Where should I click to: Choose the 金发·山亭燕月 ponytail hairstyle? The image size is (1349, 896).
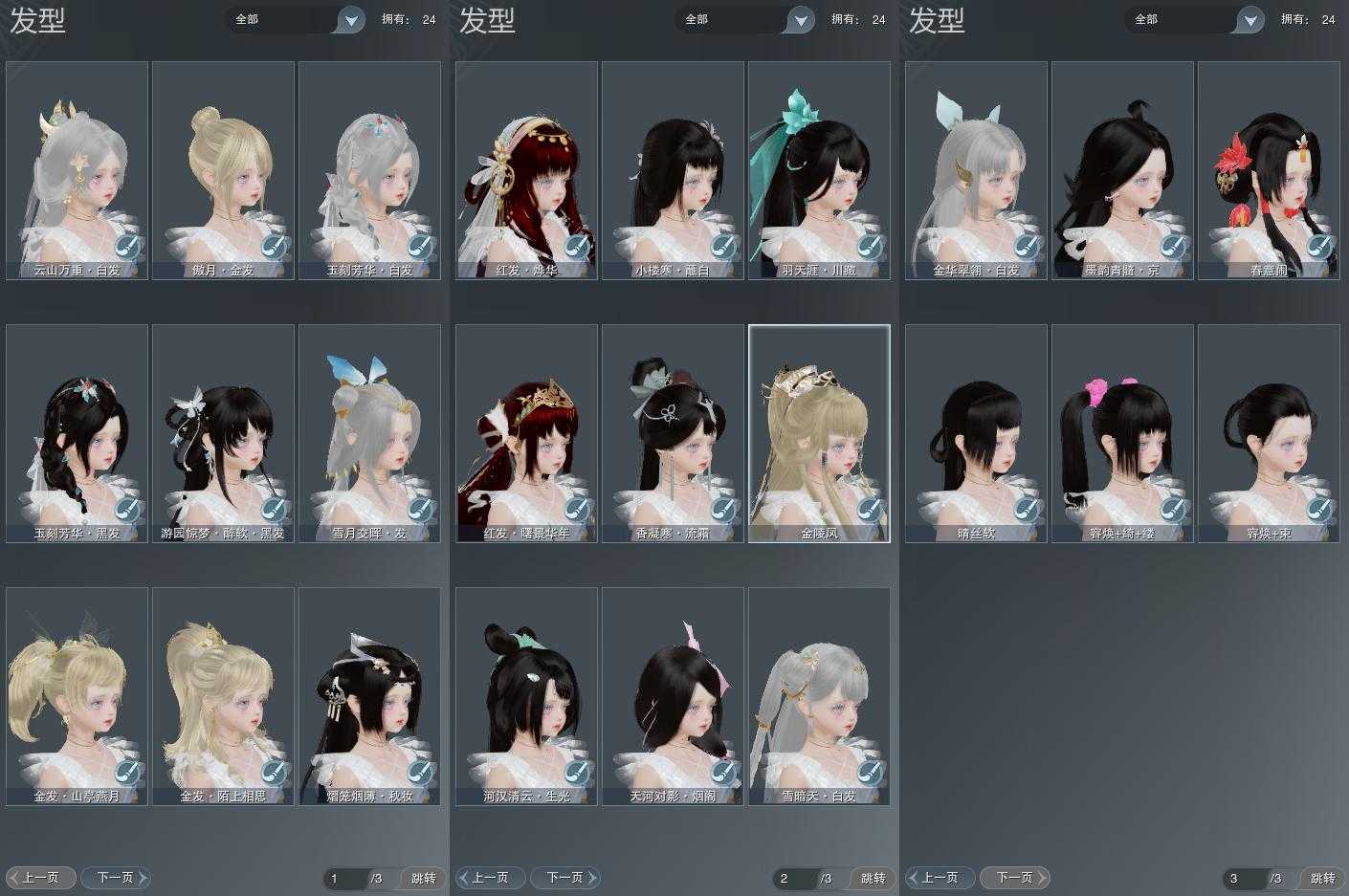point(77,695)
